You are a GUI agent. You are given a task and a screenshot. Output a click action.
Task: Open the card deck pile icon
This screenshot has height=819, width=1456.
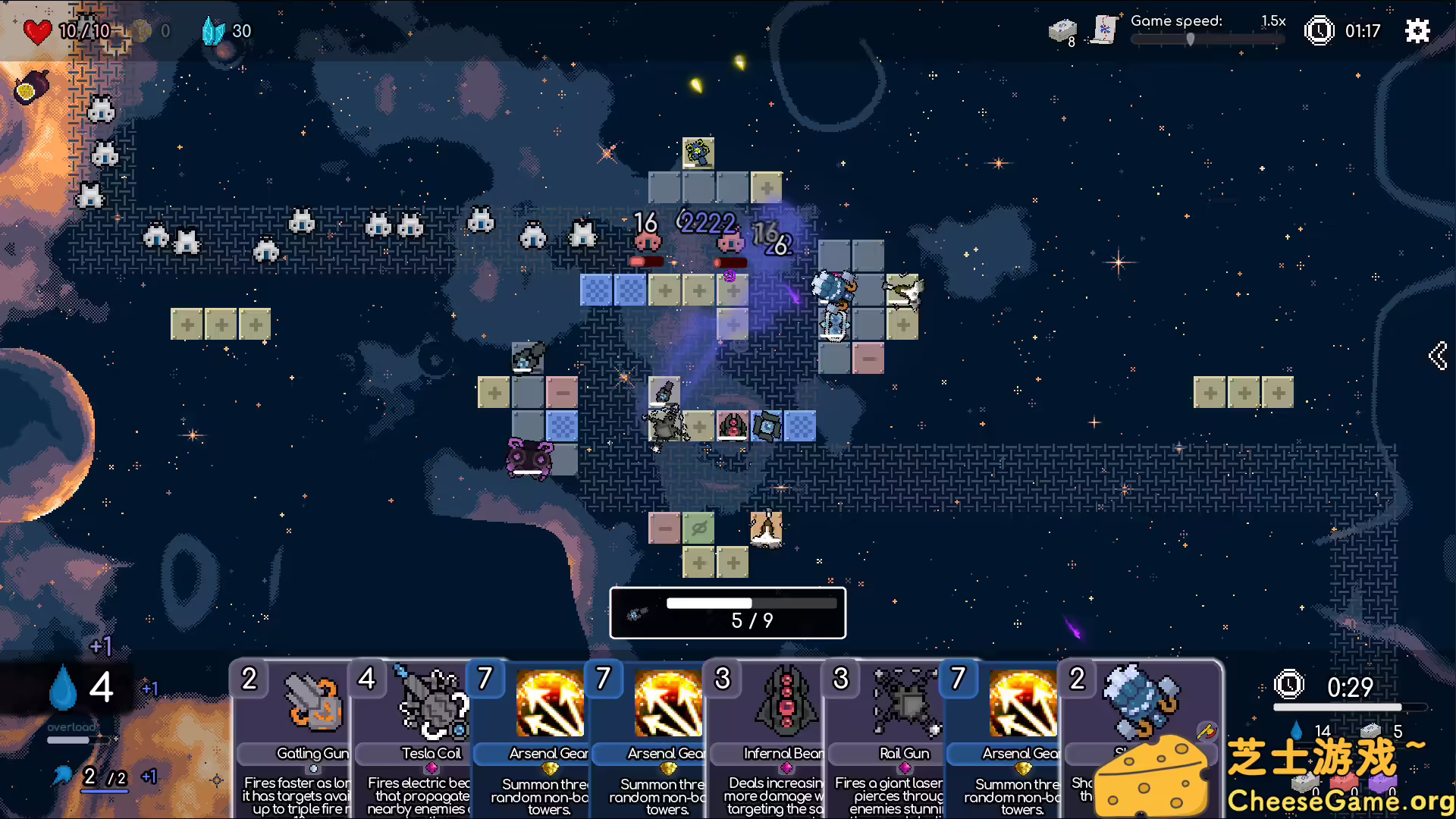point(1062,31)
